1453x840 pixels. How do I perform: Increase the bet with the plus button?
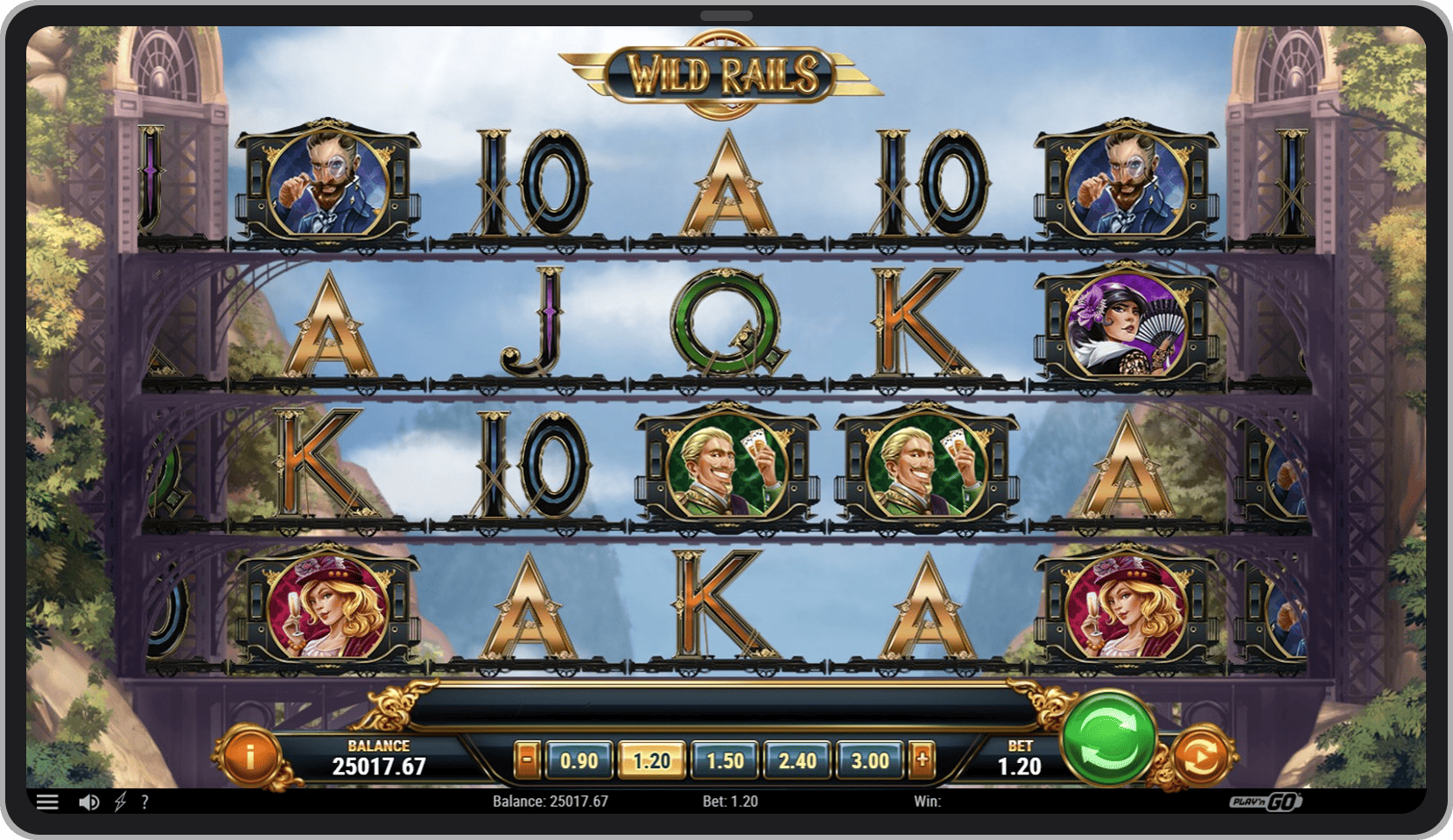pos(922,760)
